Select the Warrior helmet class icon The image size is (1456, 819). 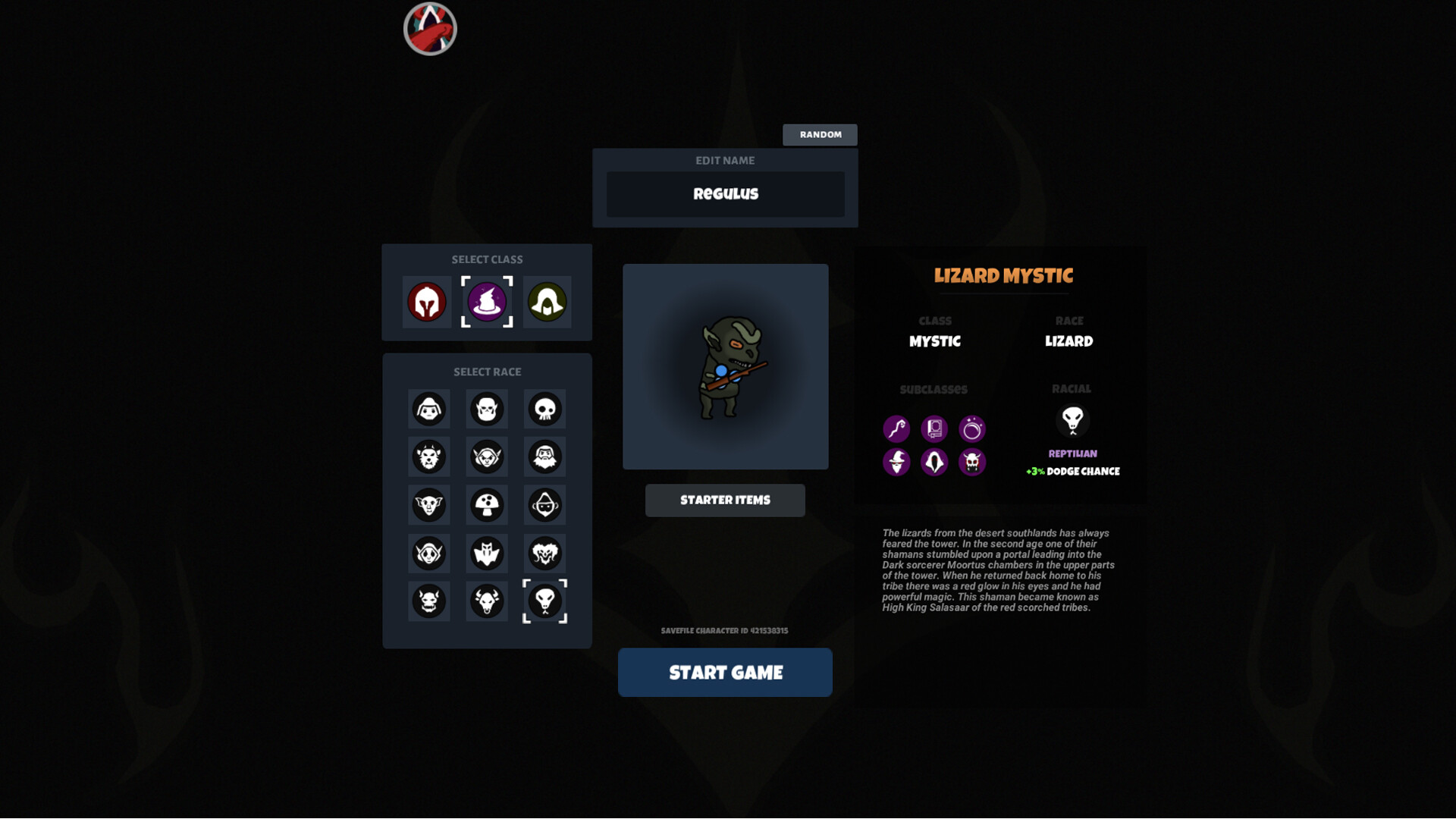(x=427, y=301)
